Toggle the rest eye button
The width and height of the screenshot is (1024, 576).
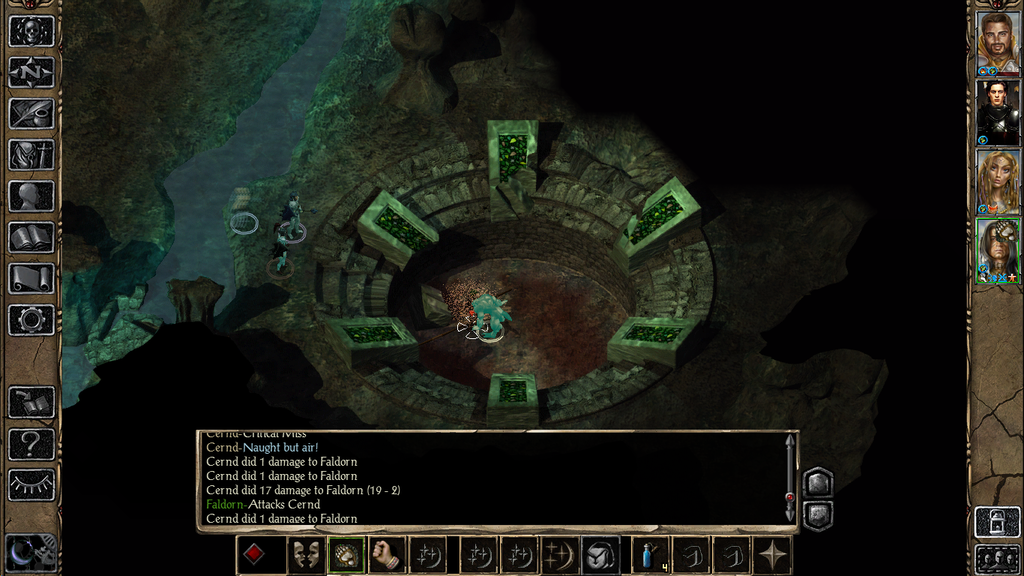coord(31,485)
